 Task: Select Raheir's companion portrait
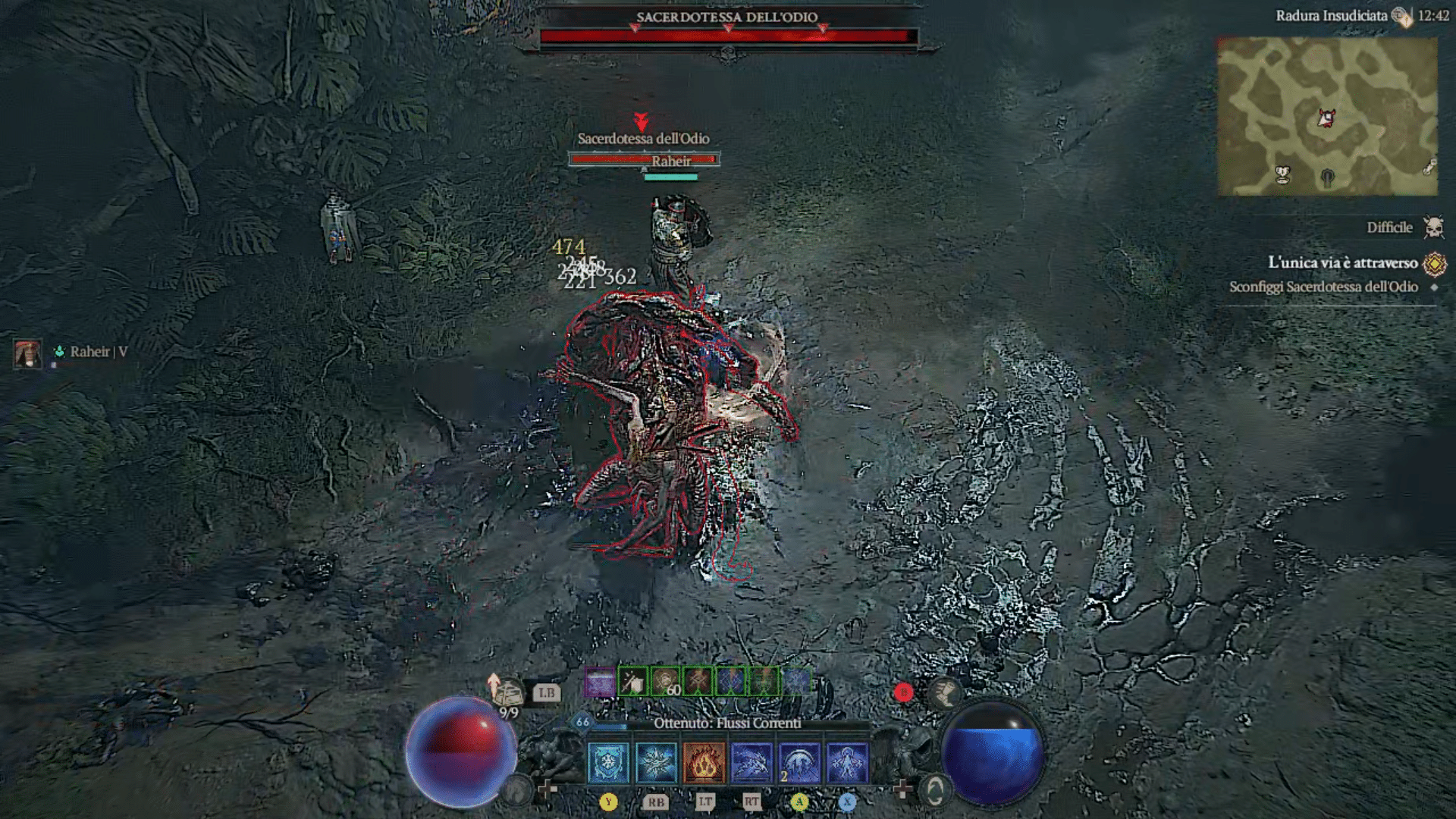click(27, 353)
